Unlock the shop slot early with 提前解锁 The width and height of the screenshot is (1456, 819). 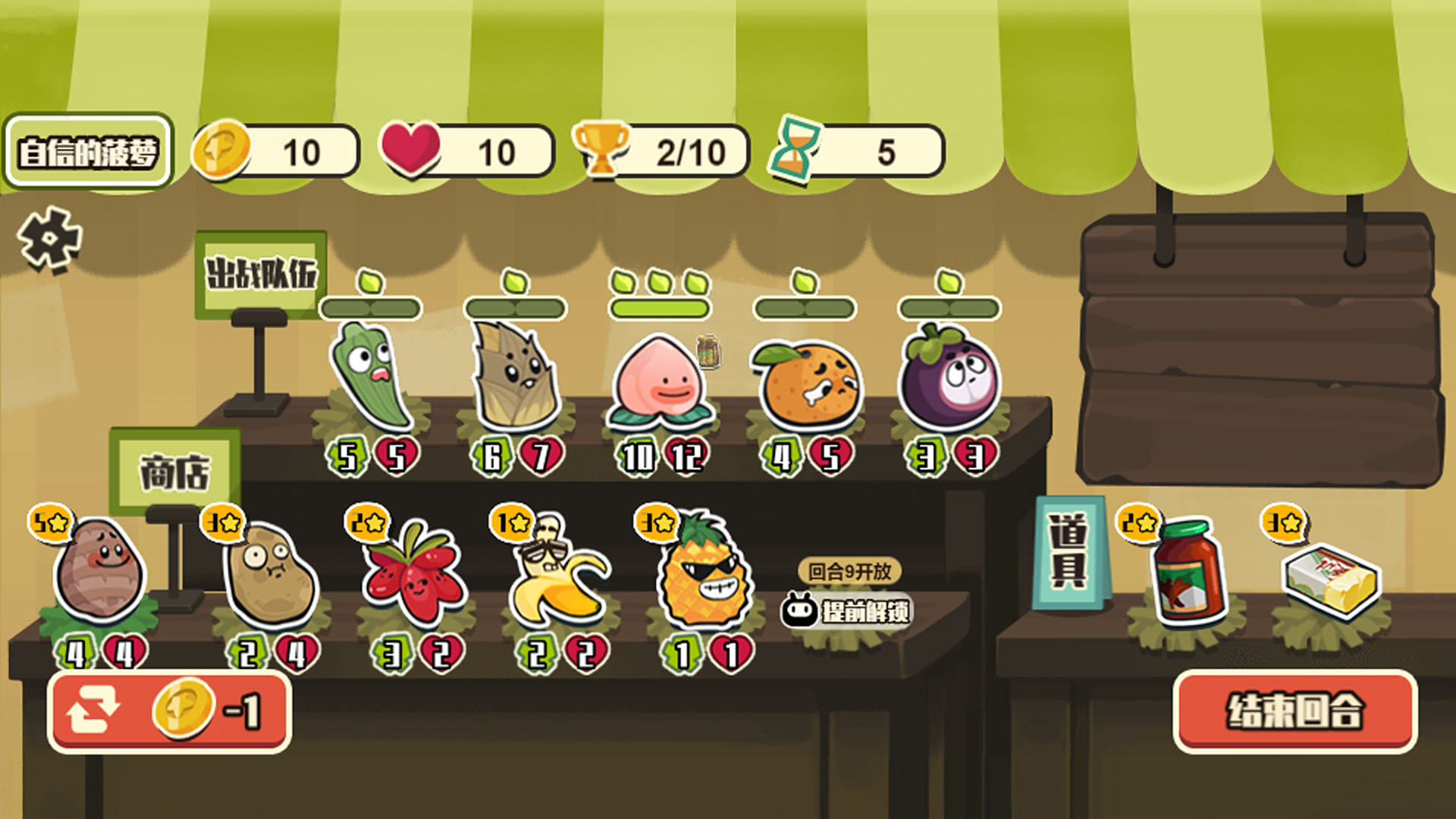click(848, 610)
